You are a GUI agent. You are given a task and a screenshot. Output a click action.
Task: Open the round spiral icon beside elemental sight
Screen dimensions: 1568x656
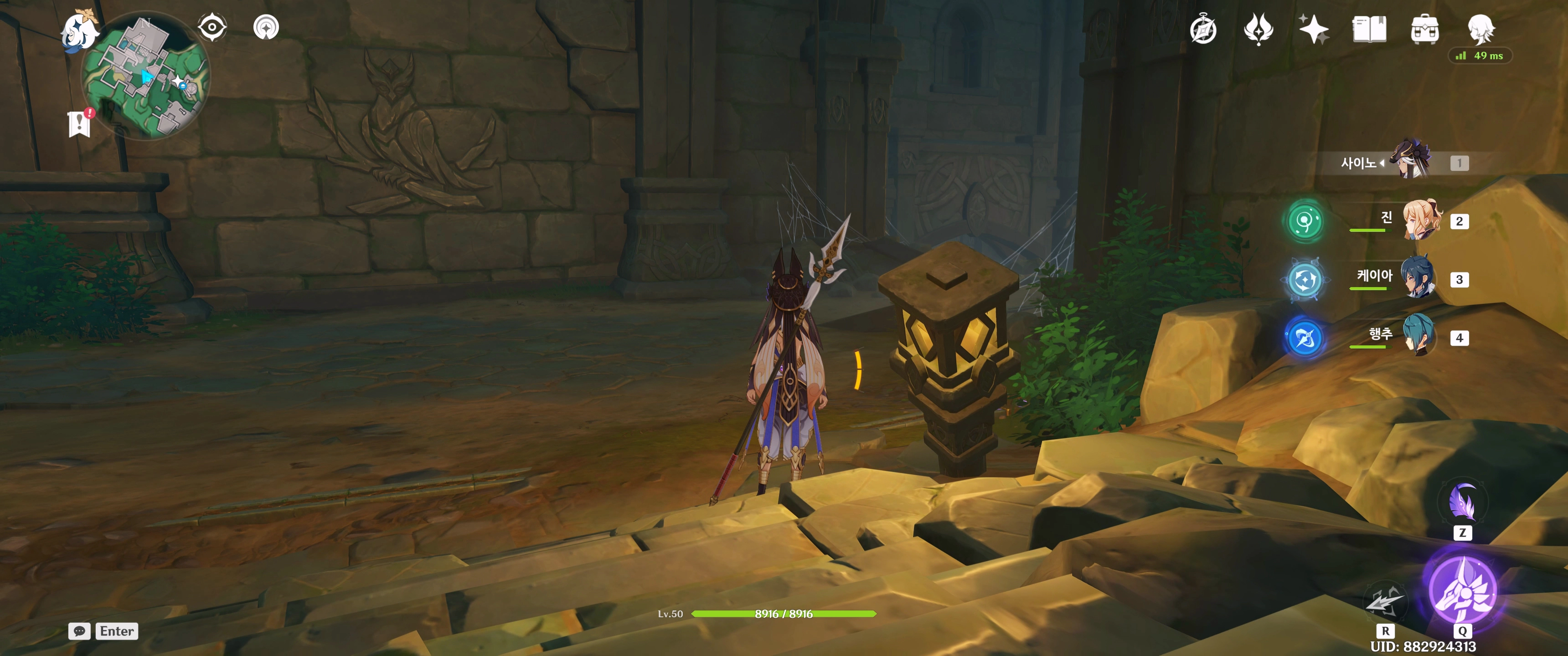pos(266,27)
